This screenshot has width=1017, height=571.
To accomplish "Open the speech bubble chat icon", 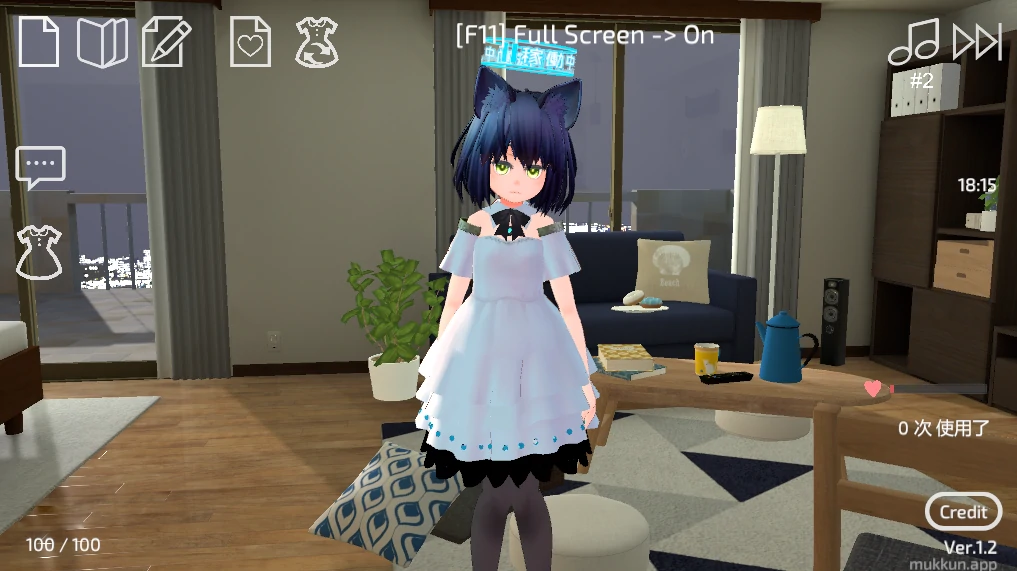I will [x=40, y=167].
